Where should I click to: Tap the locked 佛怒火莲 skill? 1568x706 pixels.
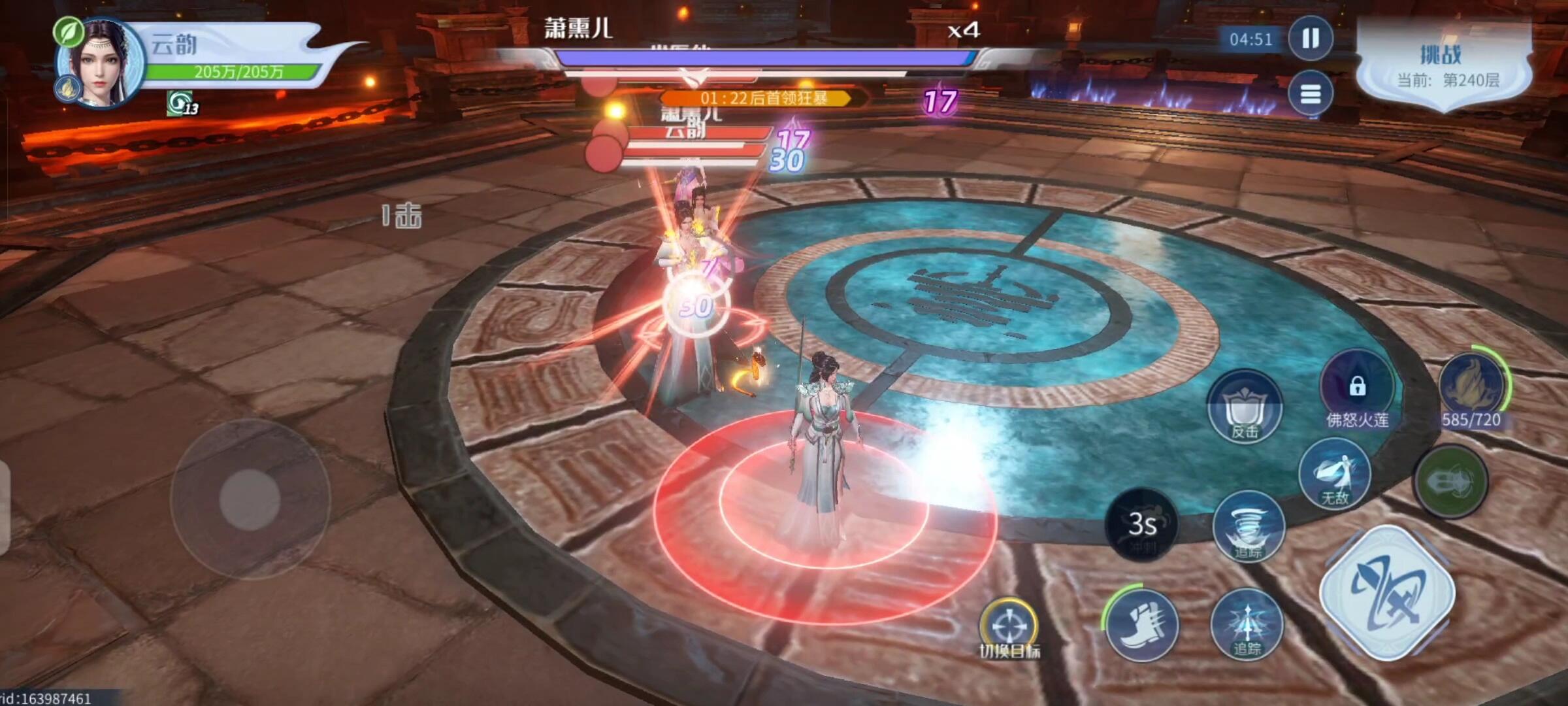click(1357, 387)
